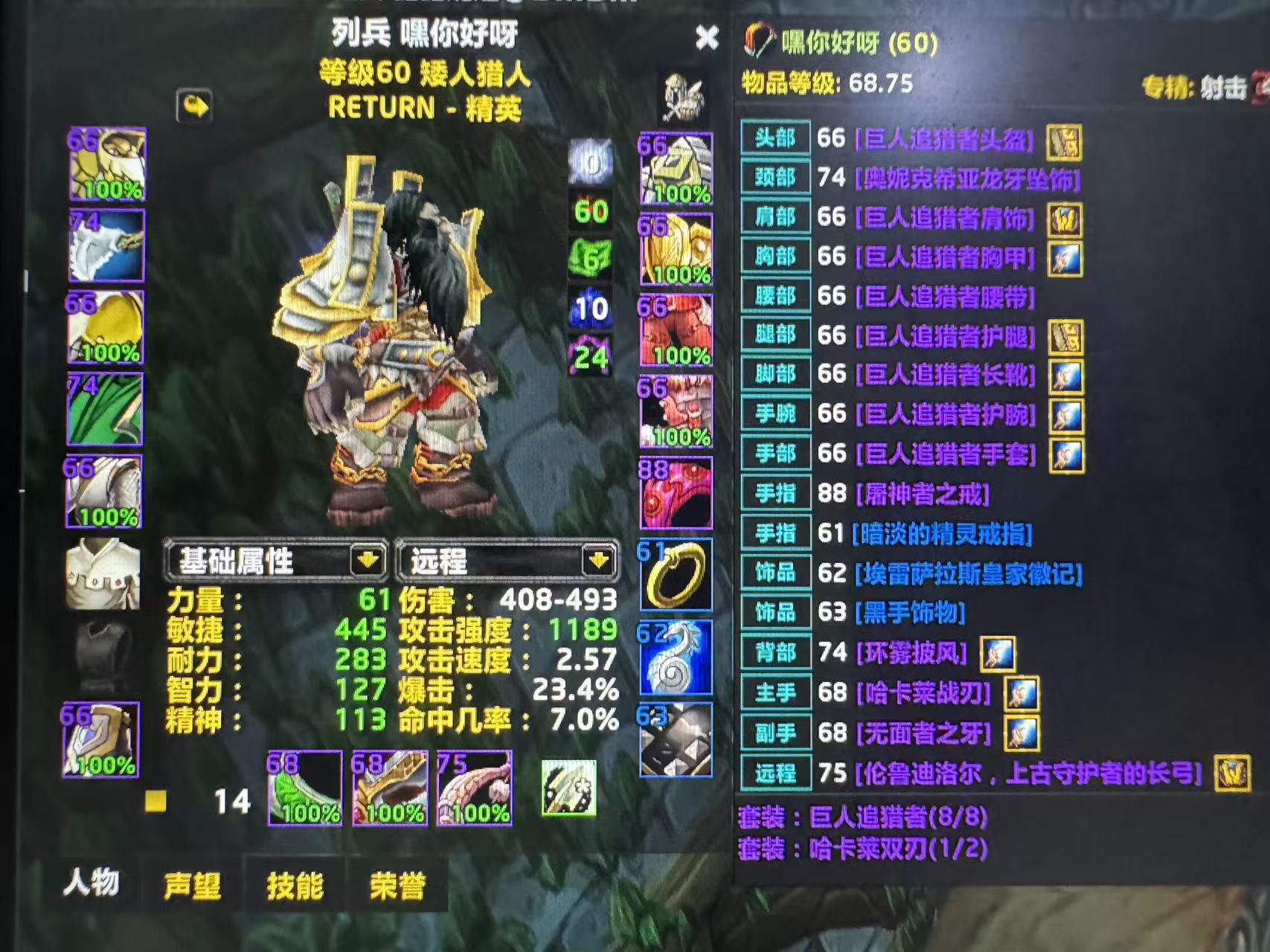
Task: Select the head slot helmet icon
Action: tap(107, 164)
